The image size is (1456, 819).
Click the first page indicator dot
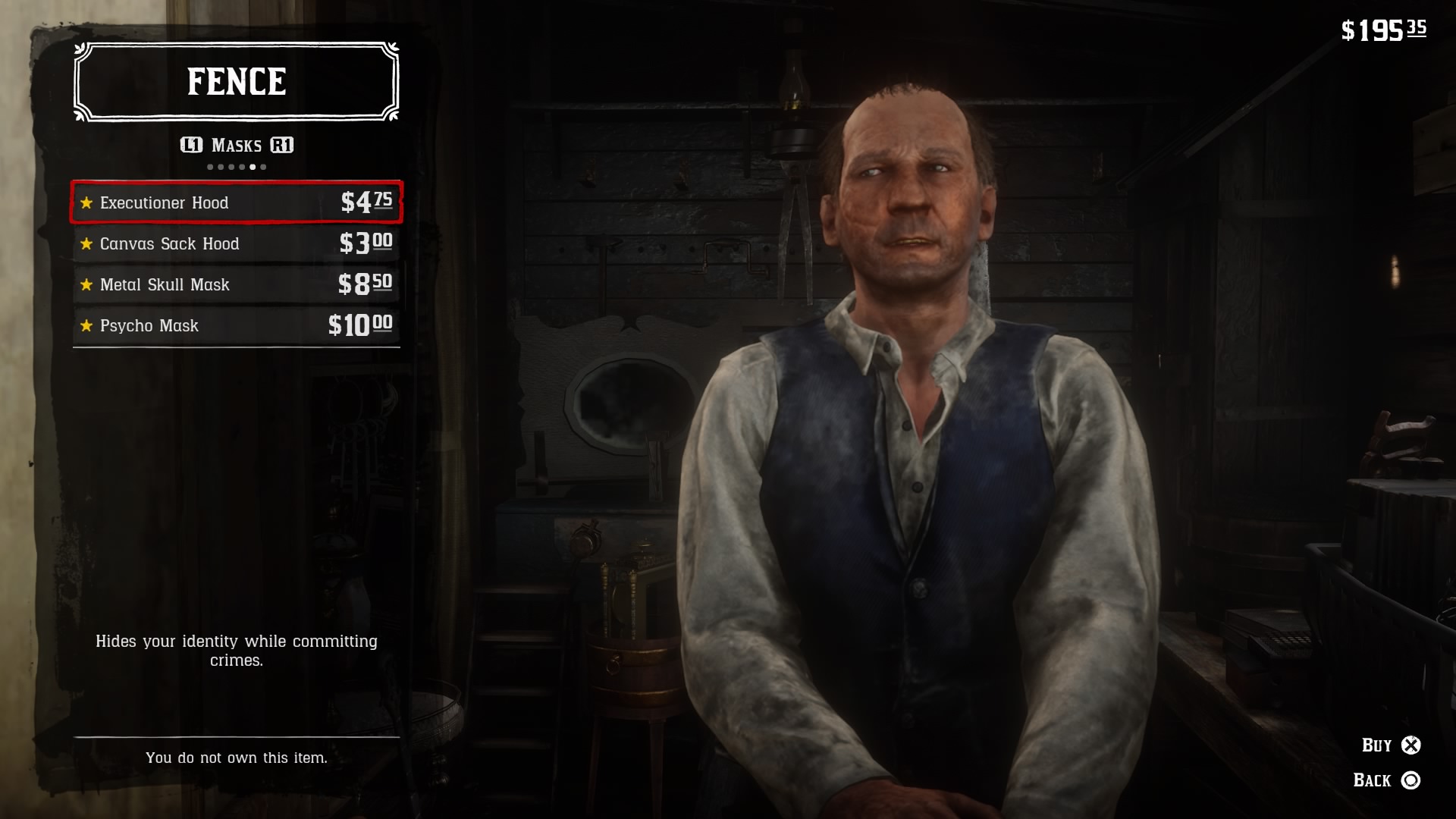[210, 166]
